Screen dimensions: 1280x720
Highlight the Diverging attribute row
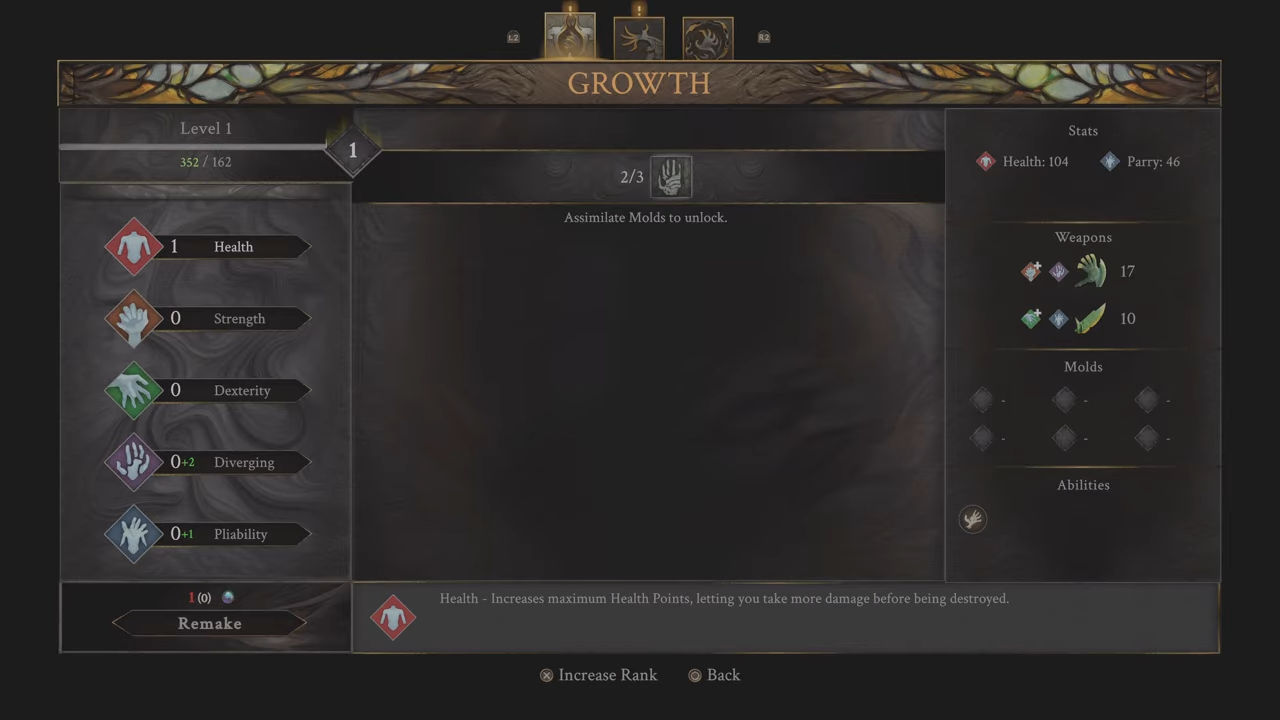pyautogui.click(x=210, y=463)
